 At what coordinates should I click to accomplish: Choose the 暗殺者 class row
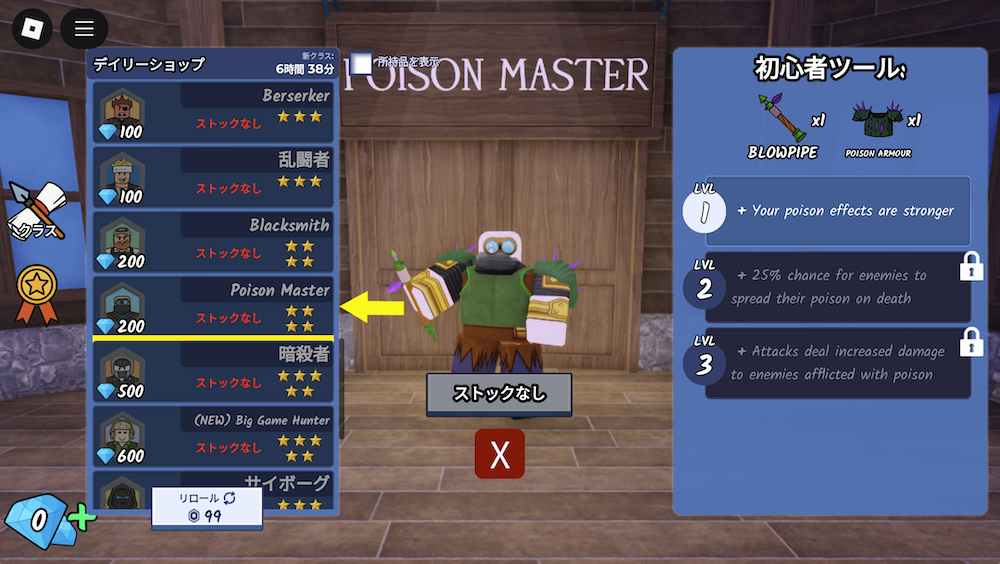click(213, 371)
